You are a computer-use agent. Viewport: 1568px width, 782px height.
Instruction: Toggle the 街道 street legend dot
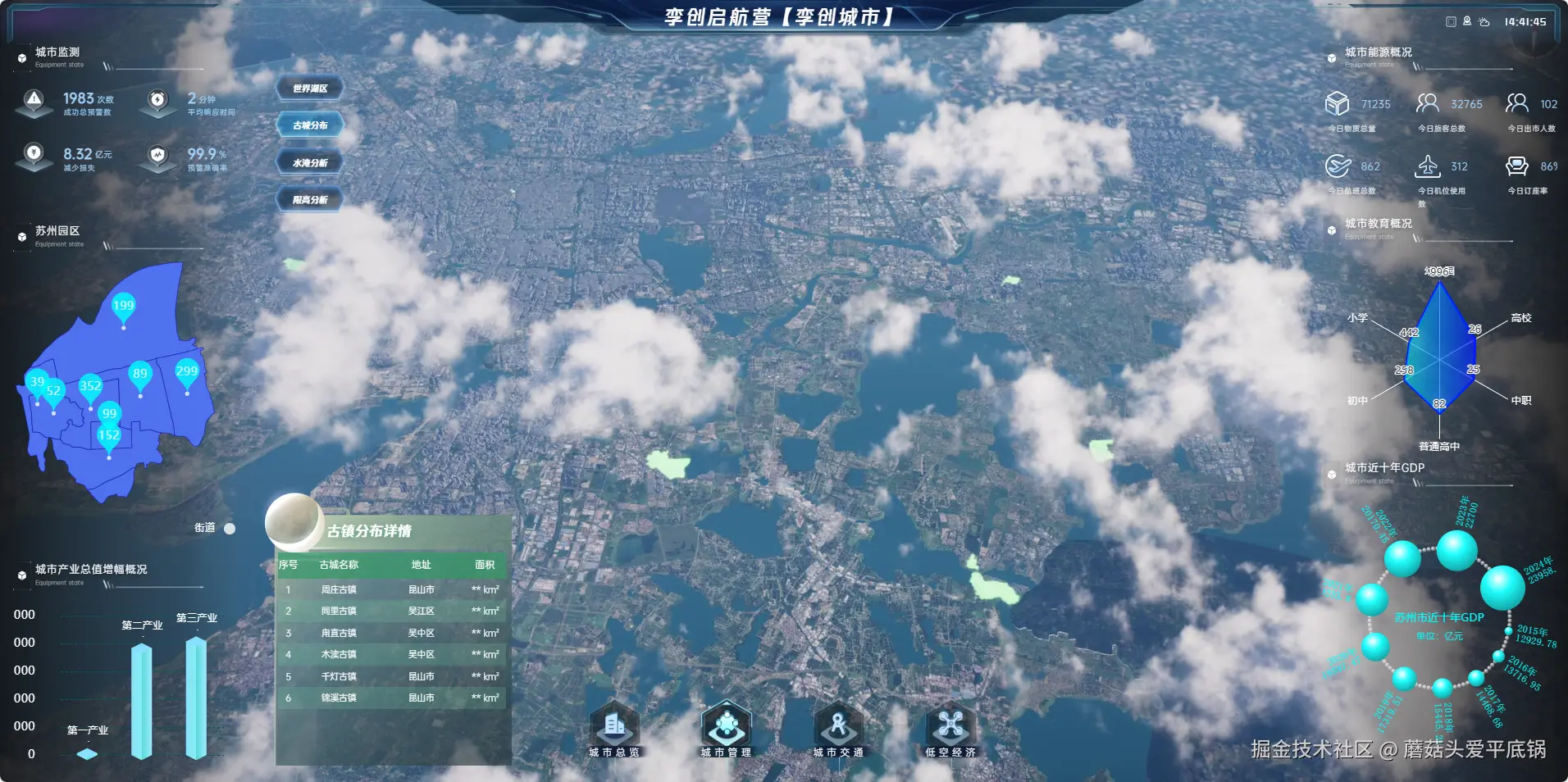tap(230, 529)
